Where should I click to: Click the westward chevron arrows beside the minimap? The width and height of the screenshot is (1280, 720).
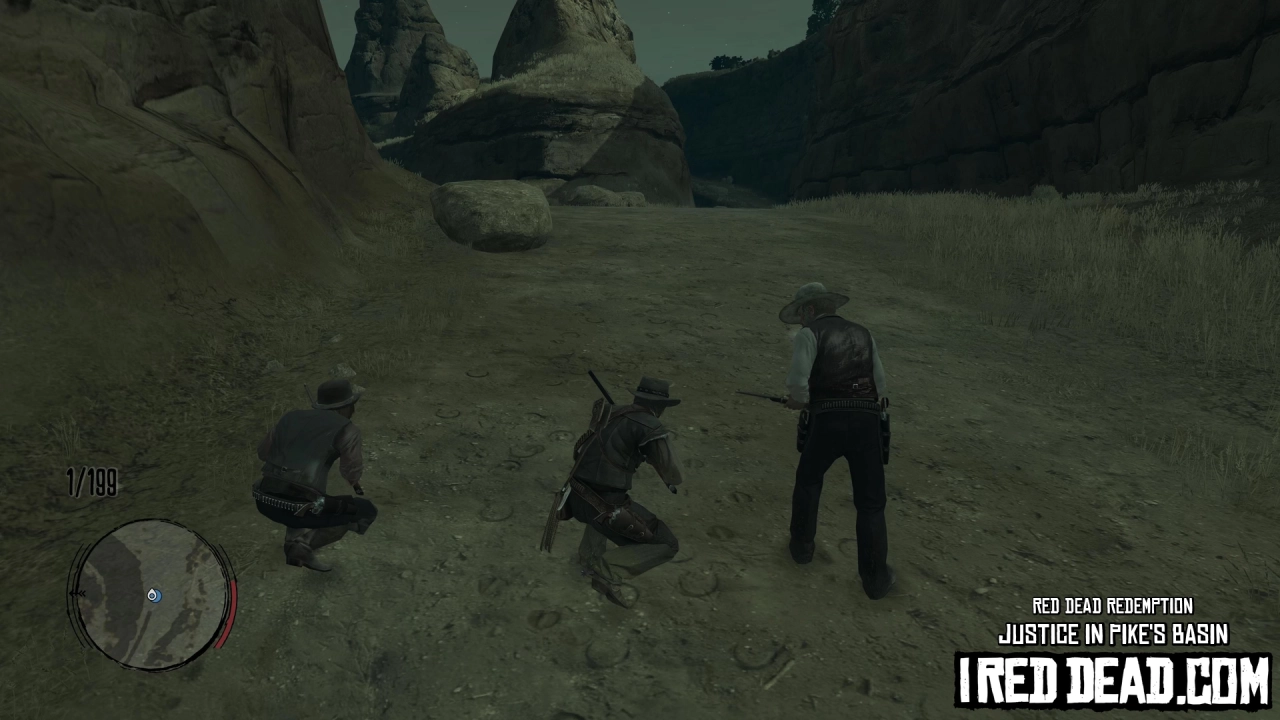point(78,592)
